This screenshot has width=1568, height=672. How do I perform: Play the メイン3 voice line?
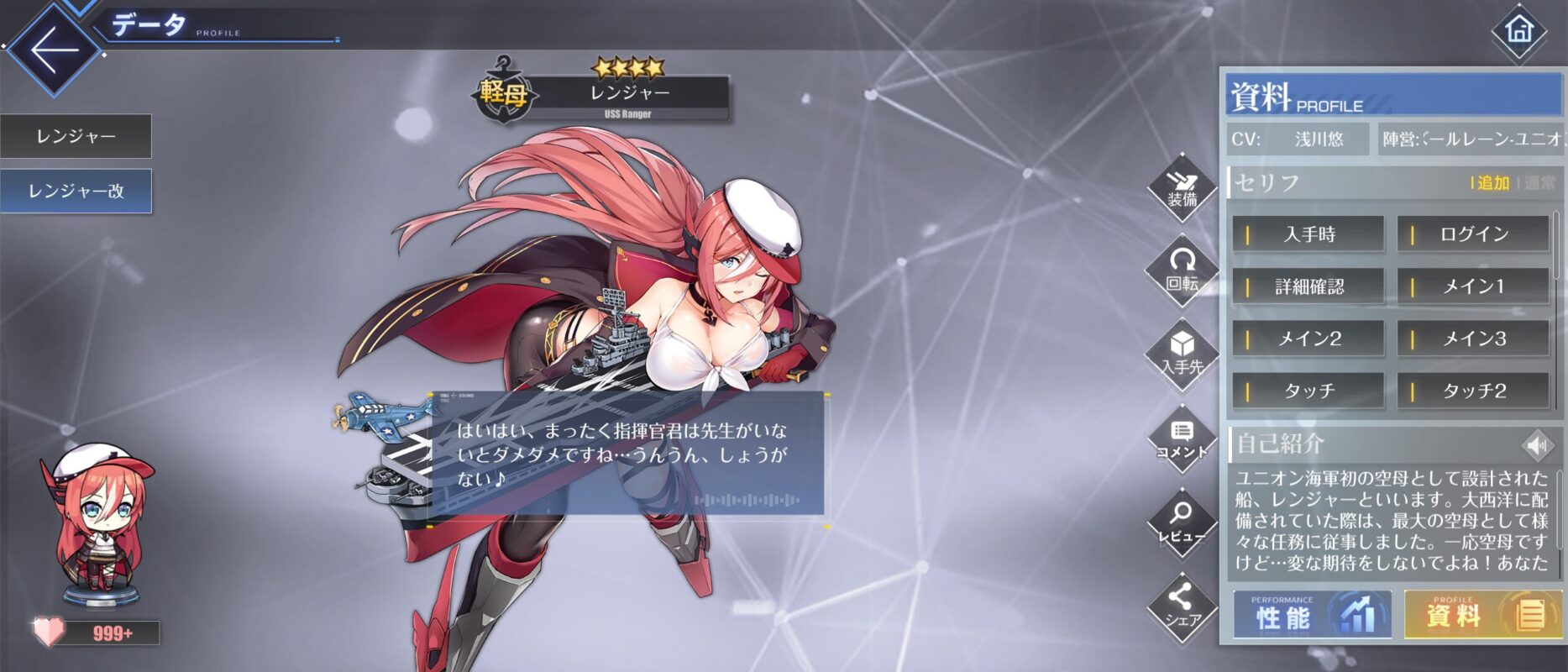1473,339
